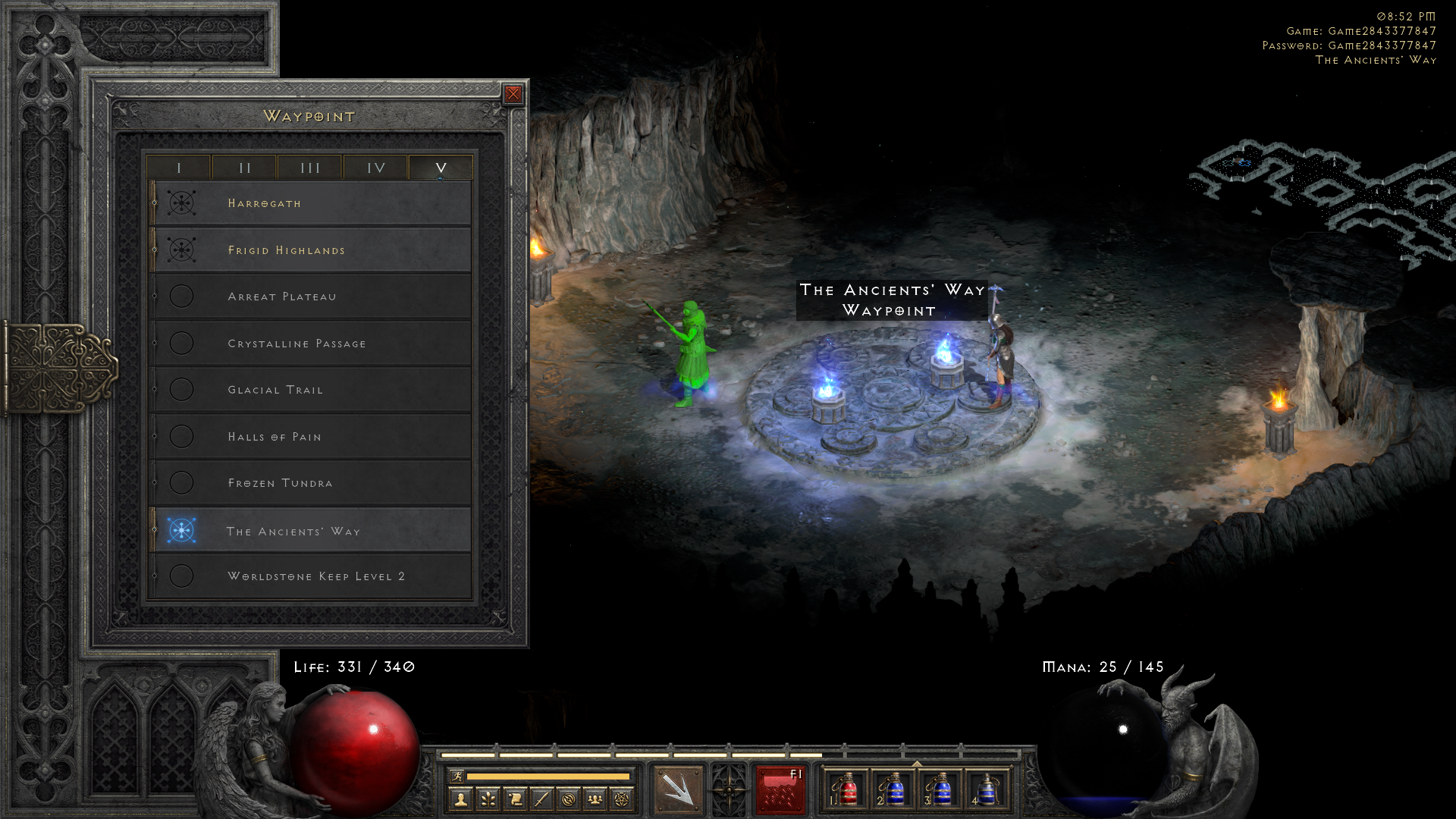Open the Act II waypoint tab
The width and height of the screenshot is (1456, 819).
click(244, 168)
